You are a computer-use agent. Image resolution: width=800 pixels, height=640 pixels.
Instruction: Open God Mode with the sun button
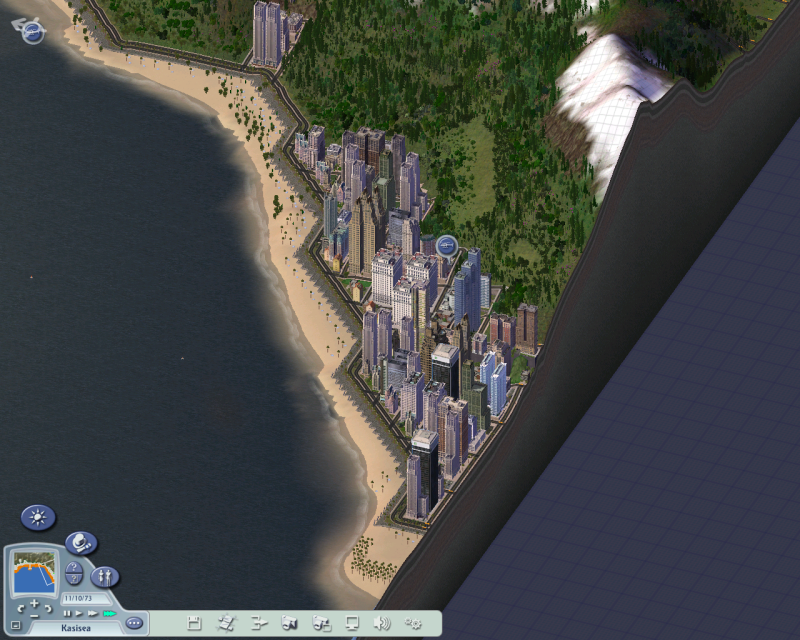[38, 517]
